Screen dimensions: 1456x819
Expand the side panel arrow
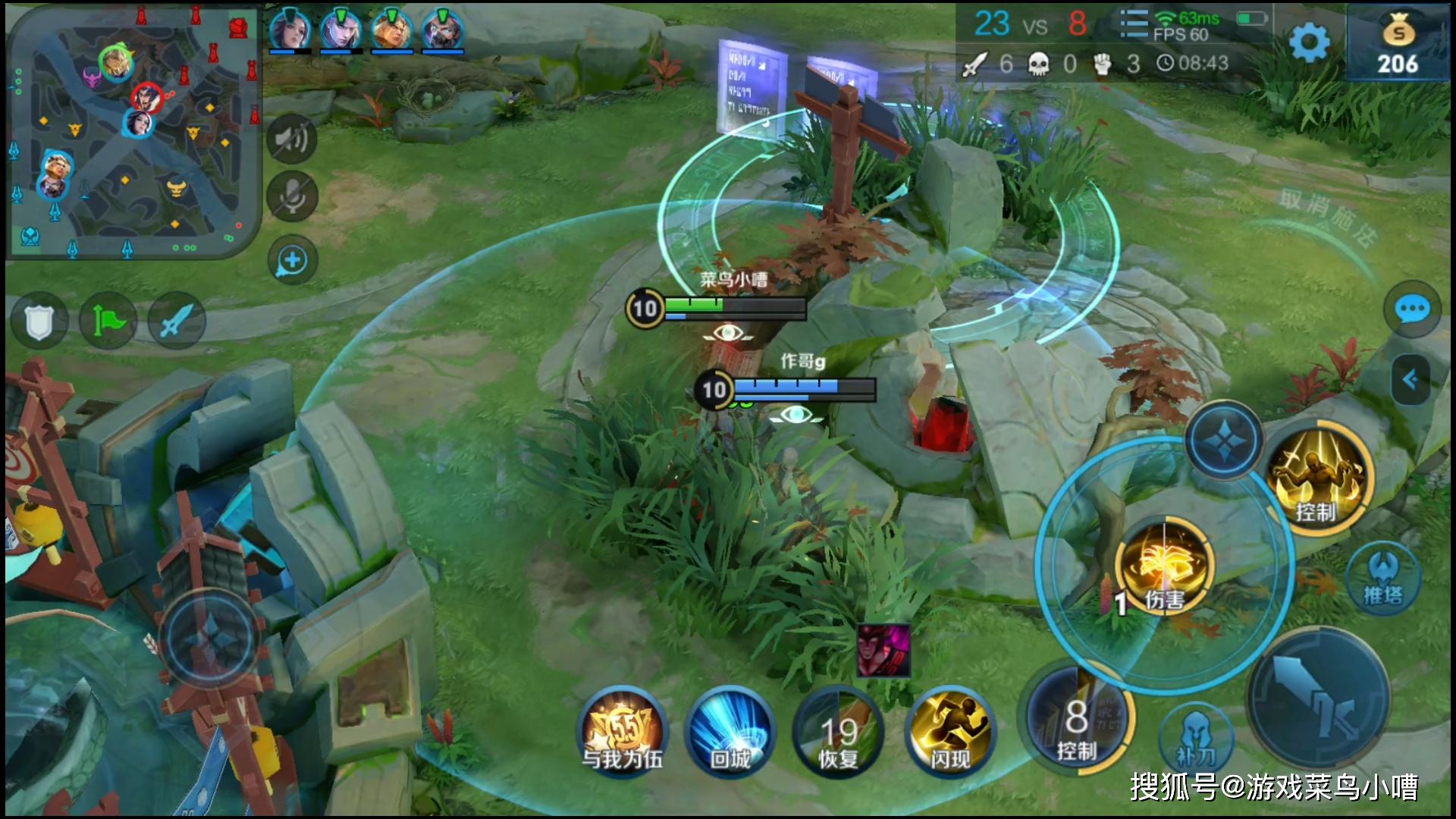[1411, 379]
